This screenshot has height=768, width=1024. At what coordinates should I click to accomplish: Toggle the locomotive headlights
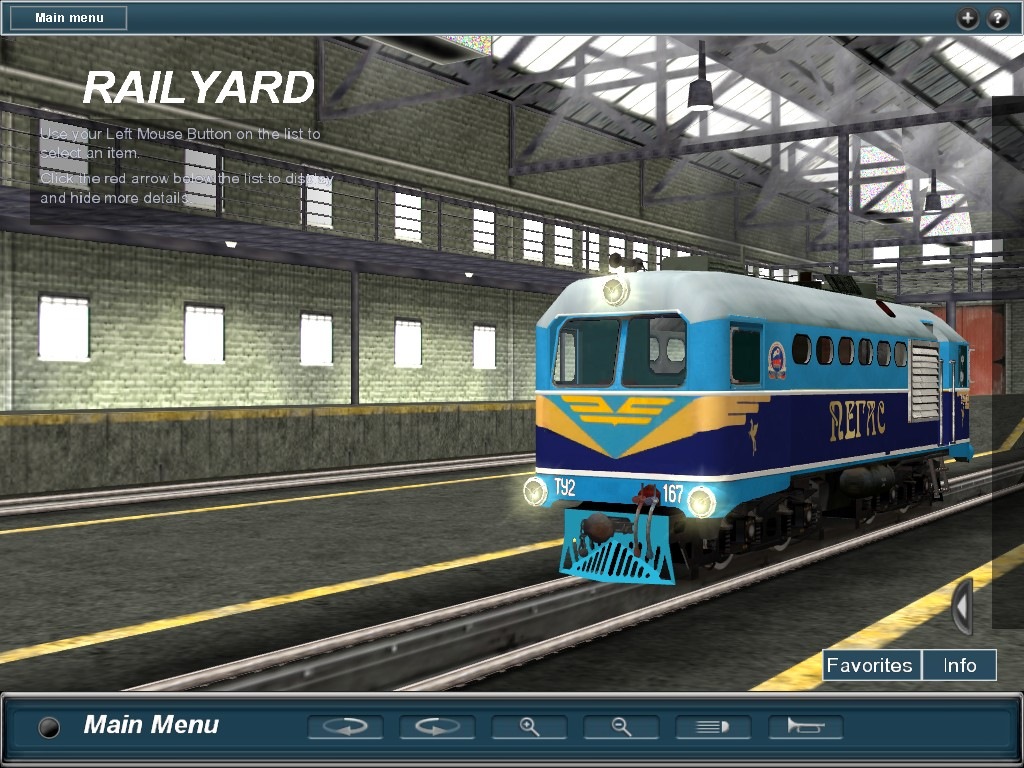click(x=713, y=727)
